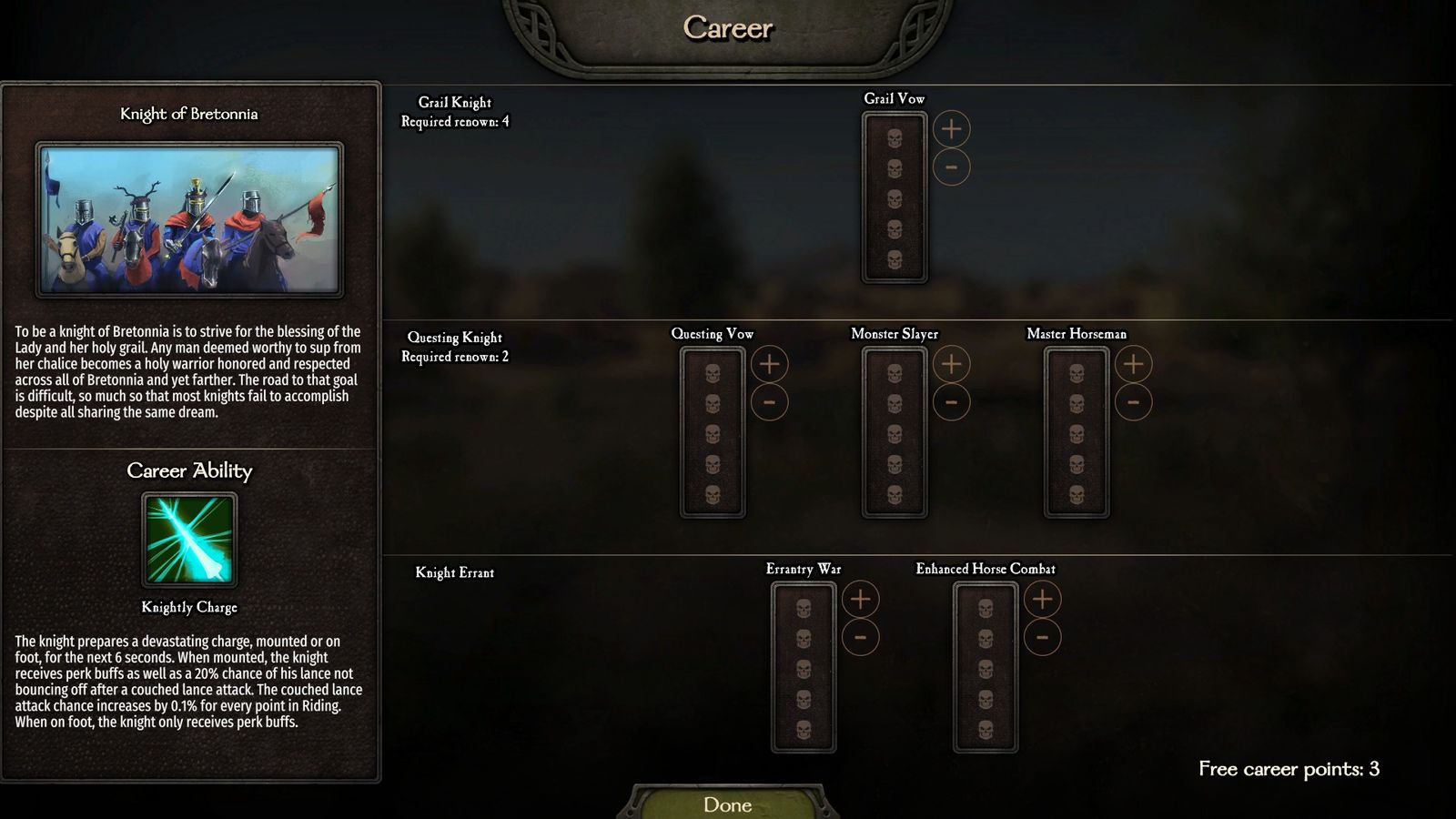Click the Knight of Bretonnia portrait
The width and height of the screenshot is (1456, 819).
point(189,219)
